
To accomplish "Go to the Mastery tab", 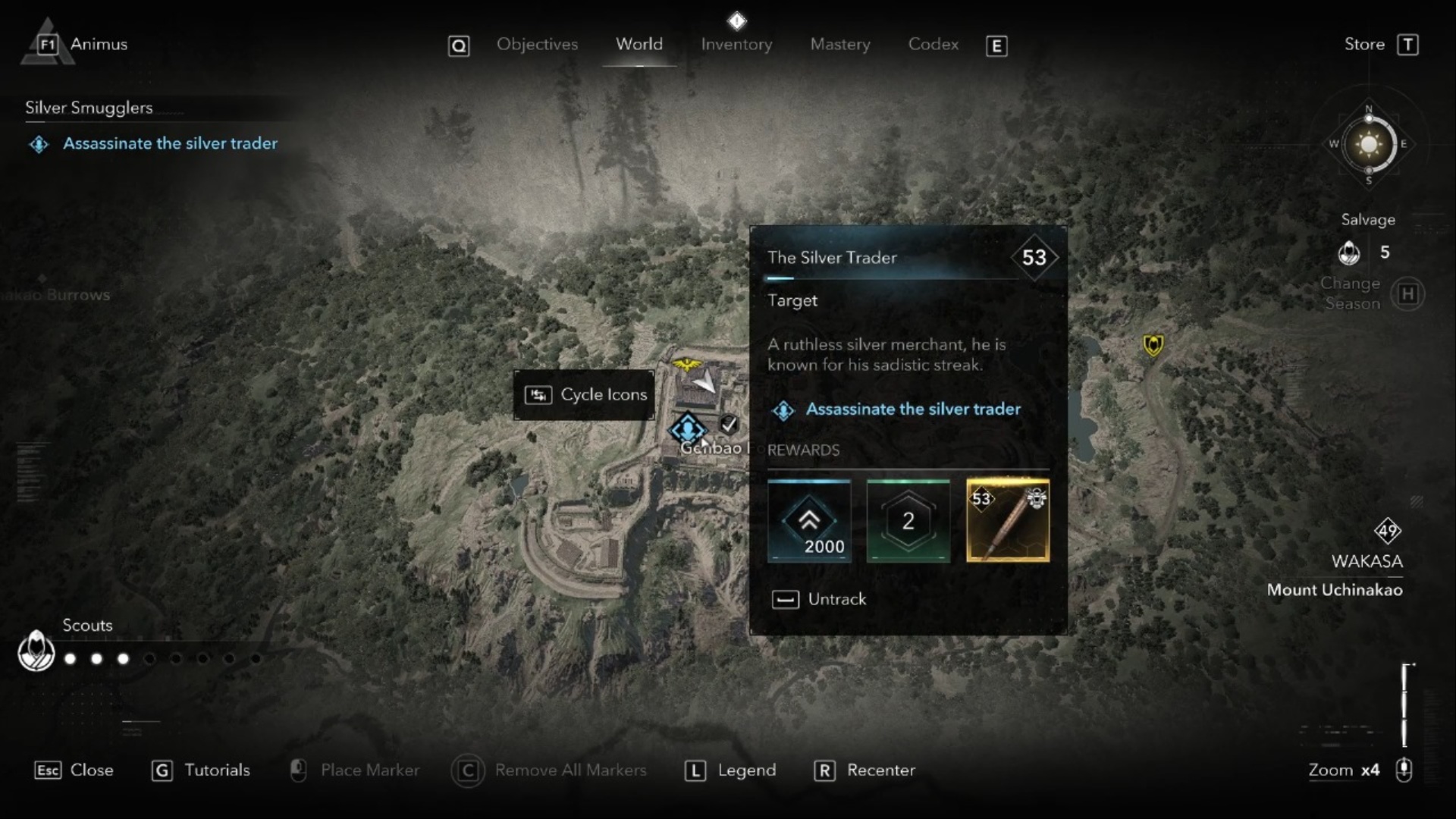I will point(839,45).
